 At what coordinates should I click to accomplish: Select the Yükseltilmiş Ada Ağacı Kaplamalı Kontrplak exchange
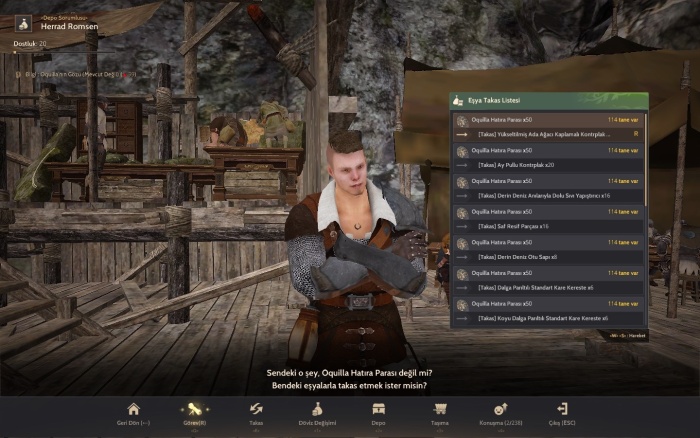(545, 133)
